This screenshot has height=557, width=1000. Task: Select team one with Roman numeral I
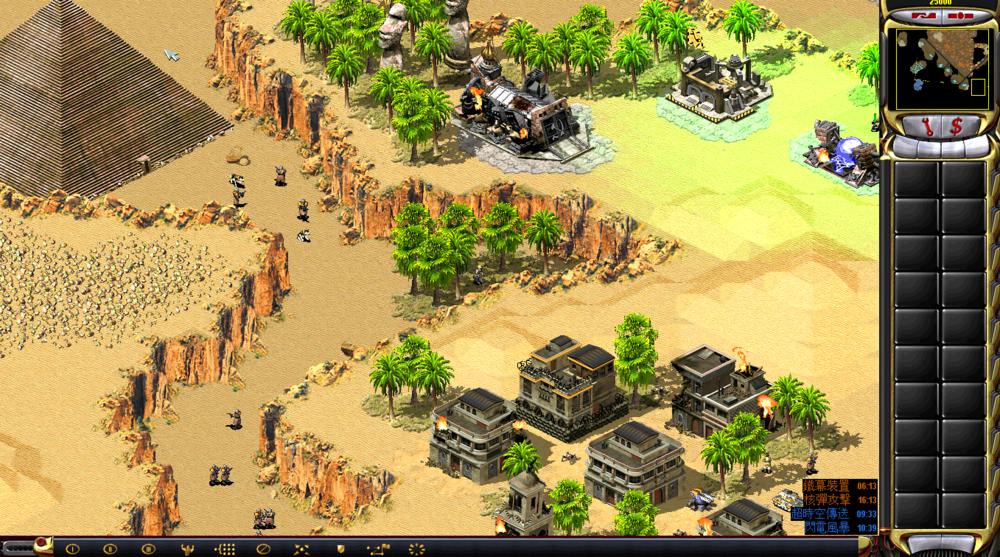74,549
